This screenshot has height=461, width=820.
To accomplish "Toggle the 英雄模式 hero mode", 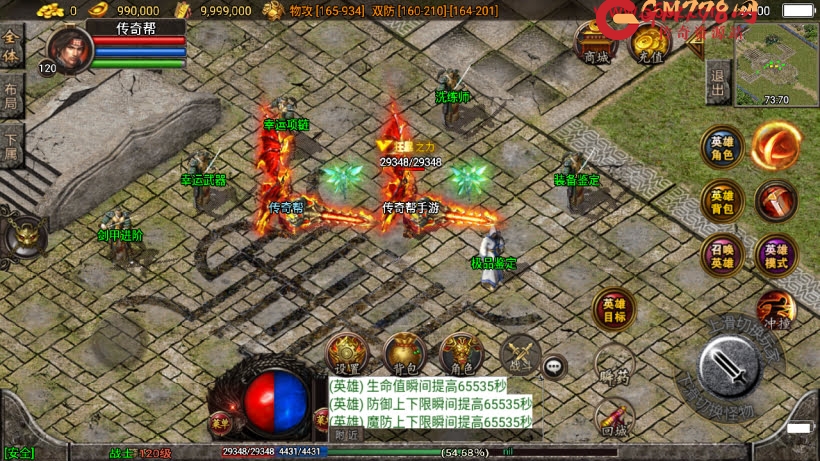I will pos(776,253).
